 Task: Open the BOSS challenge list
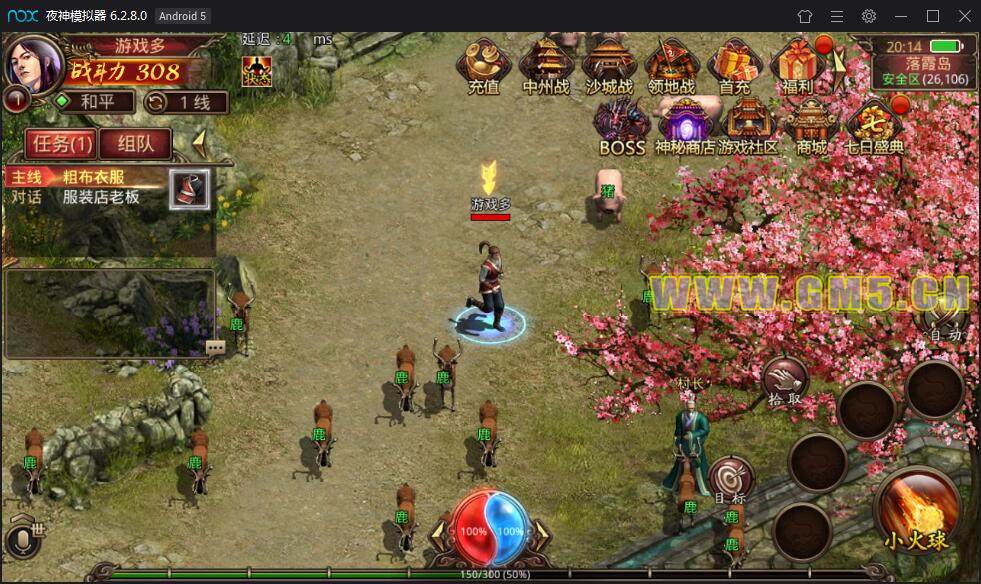click(622, 126)
